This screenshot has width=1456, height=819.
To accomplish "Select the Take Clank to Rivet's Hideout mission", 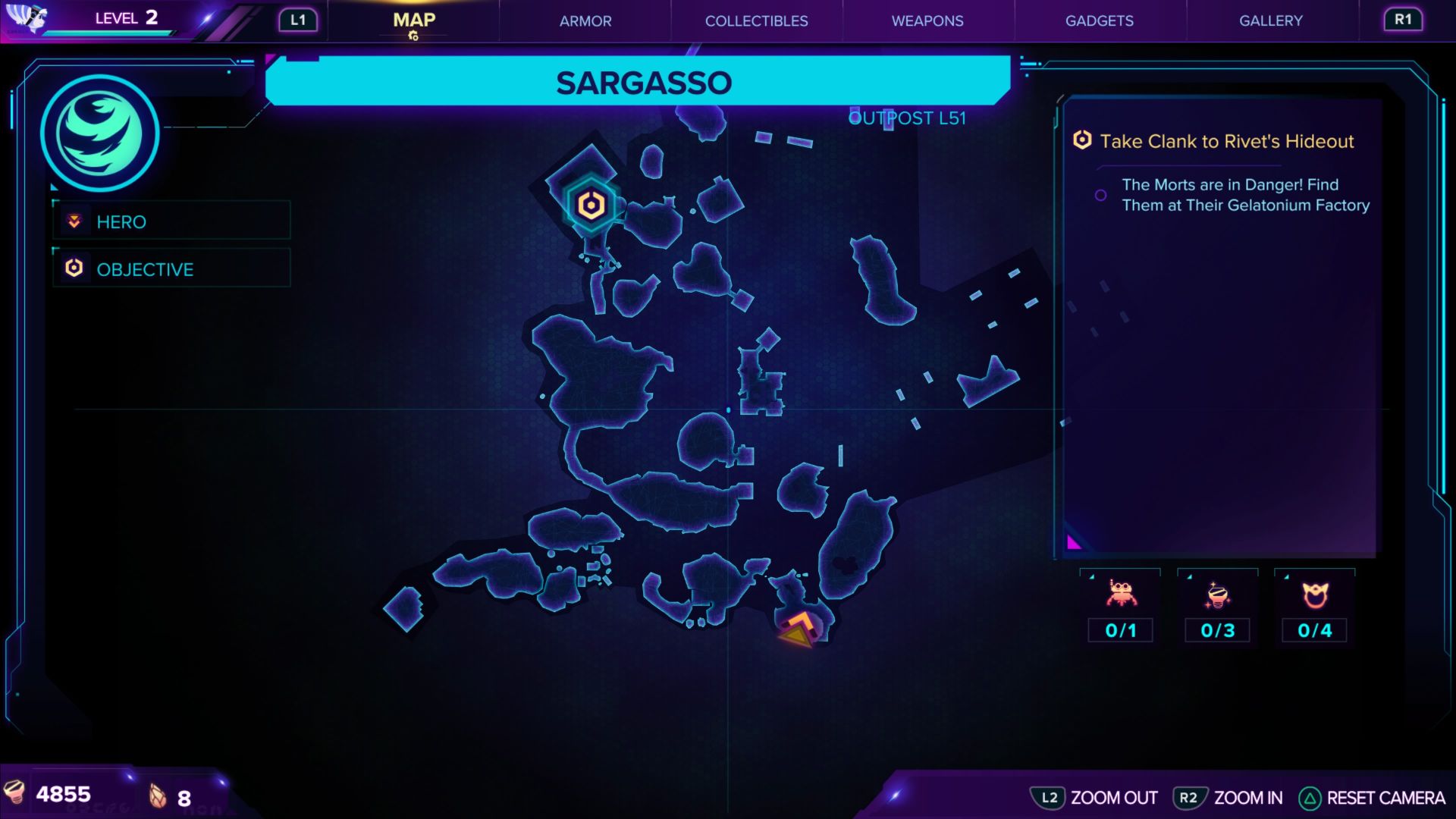I will point(1228,141).
